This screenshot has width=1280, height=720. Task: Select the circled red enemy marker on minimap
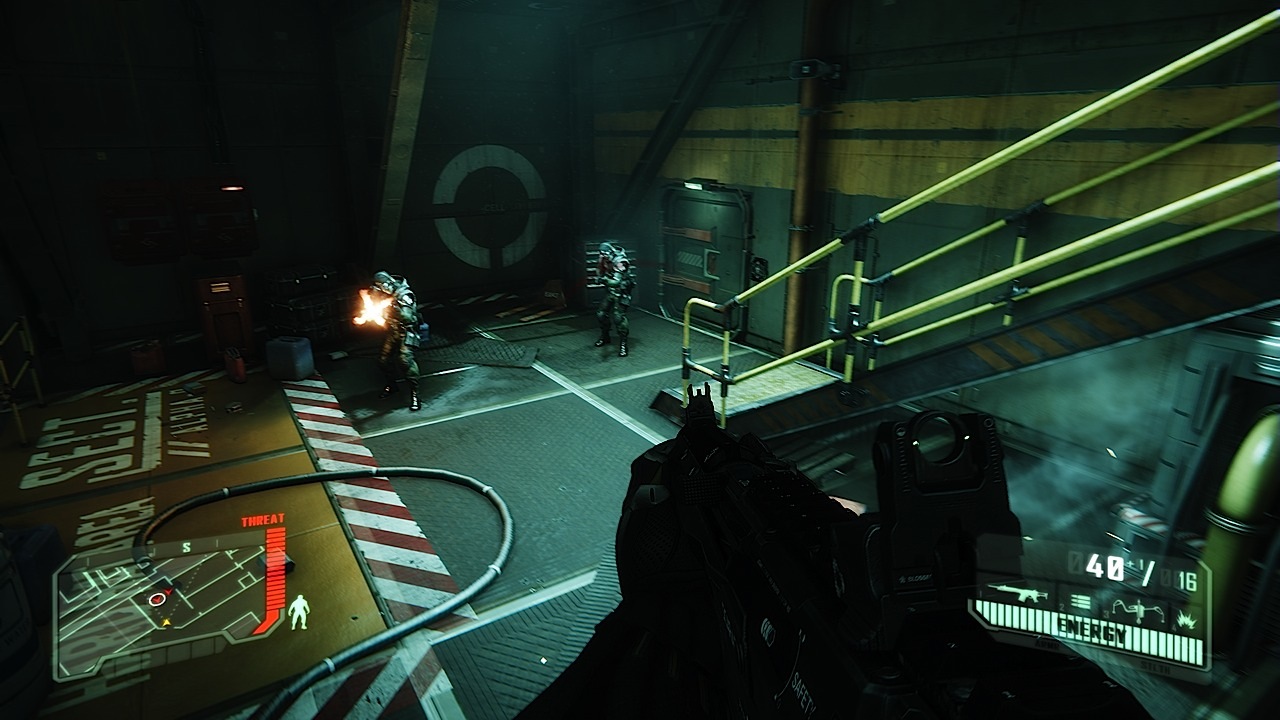pos(157,598)
